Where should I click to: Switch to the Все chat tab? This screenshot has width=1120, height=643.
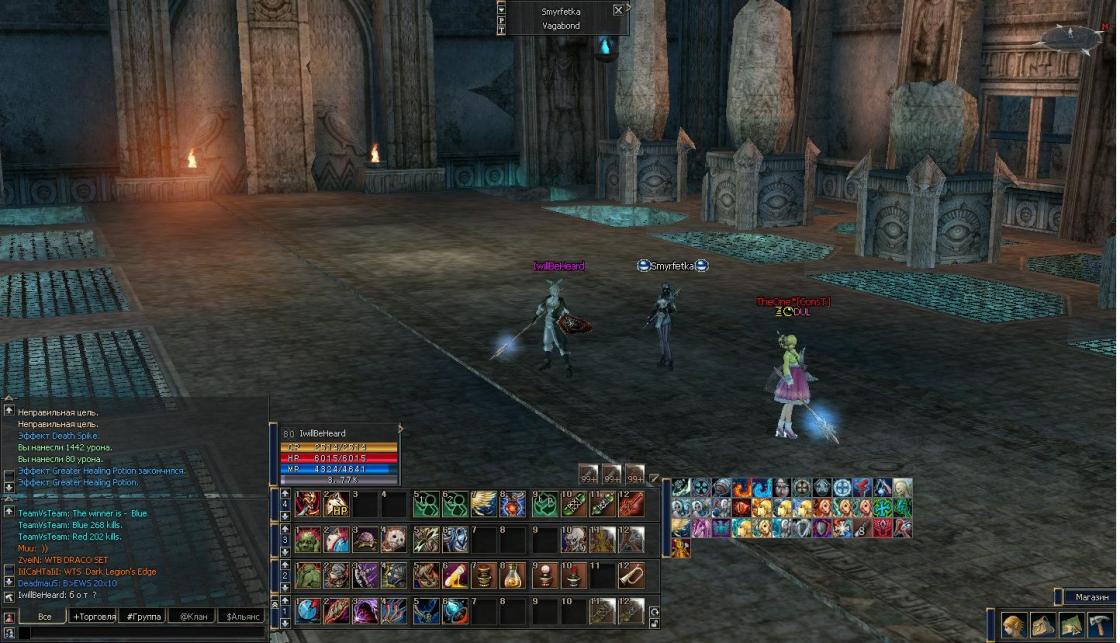click(44, 616)
